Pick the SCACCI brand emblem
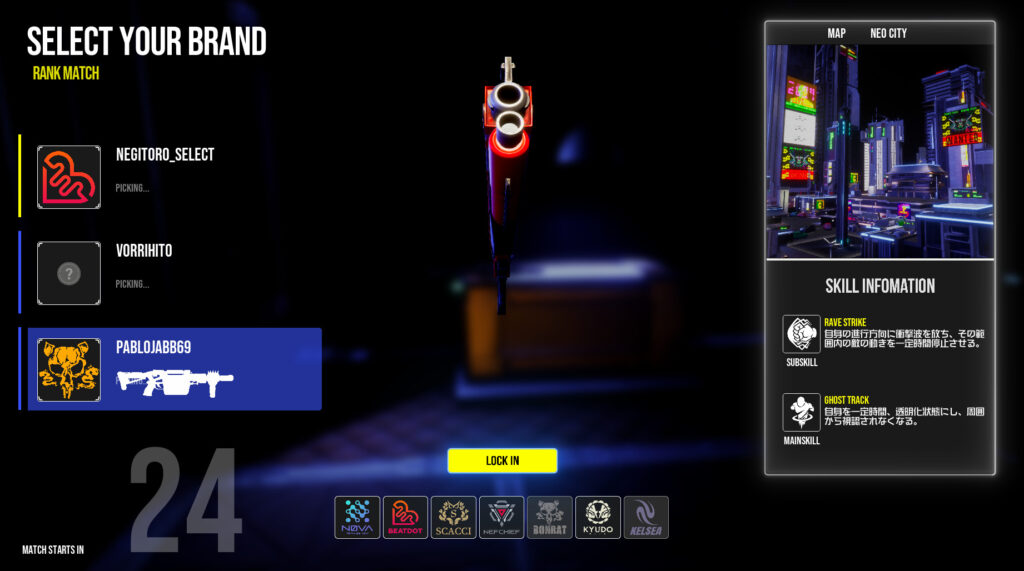Viewport: 1024px width, 571px height. (453, 517)
